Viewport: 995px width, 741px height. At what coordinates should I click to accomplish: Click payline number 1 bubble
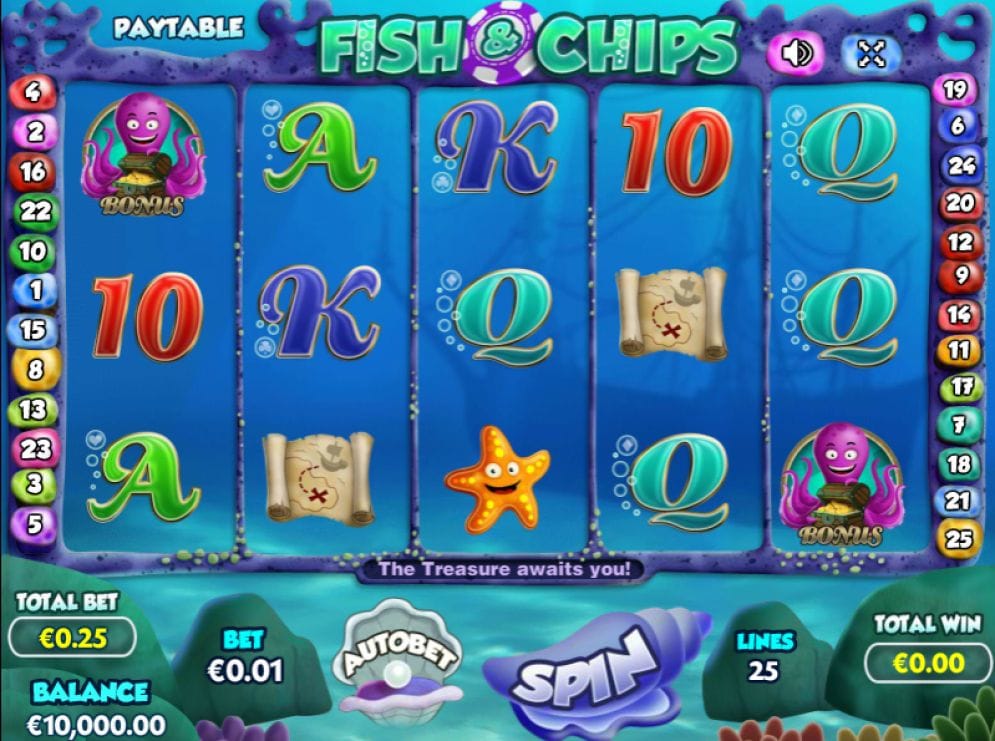[x=34, y=291]
